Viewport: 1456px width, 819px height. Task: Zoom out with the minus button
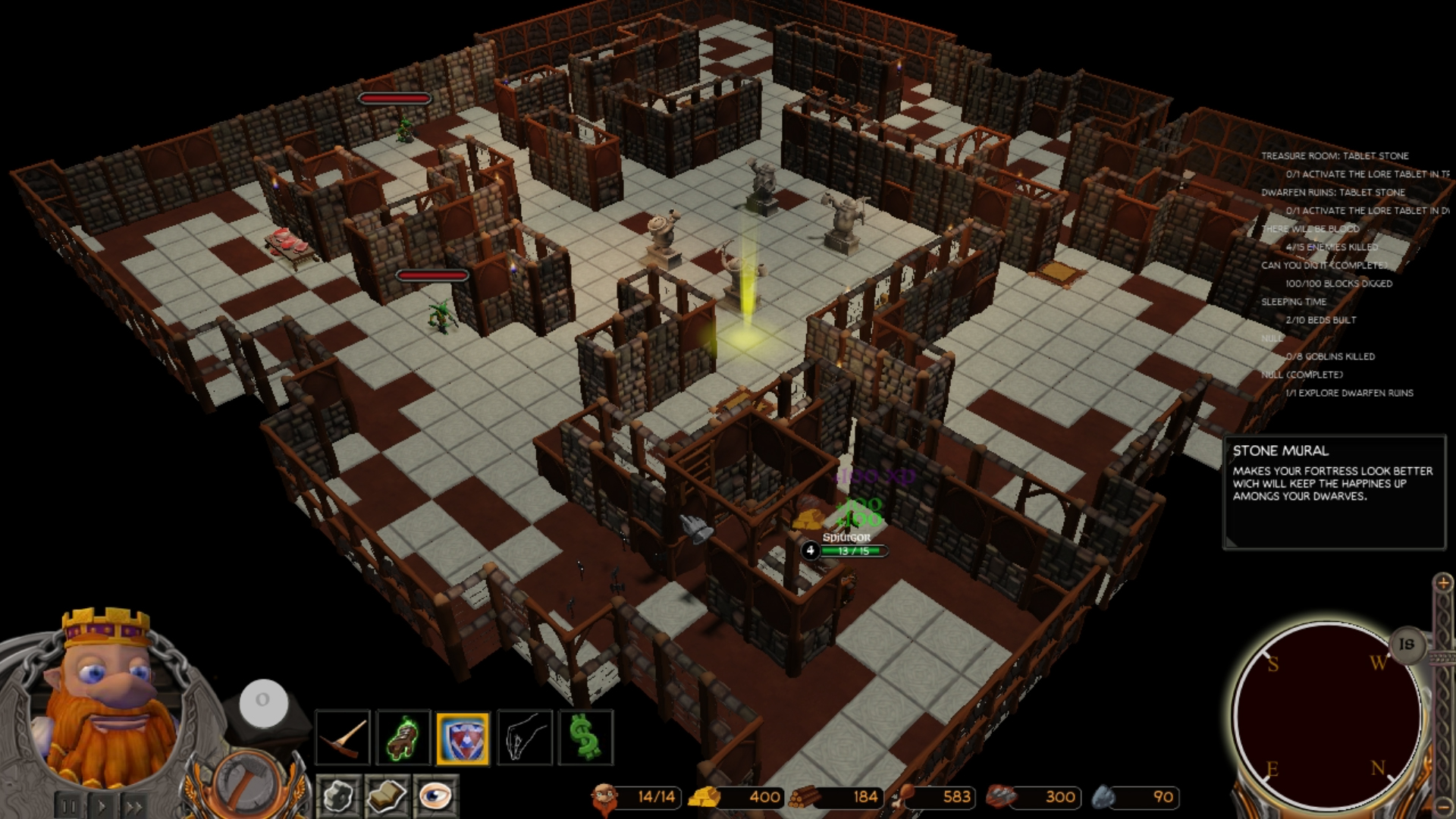tap(1442, 805)
